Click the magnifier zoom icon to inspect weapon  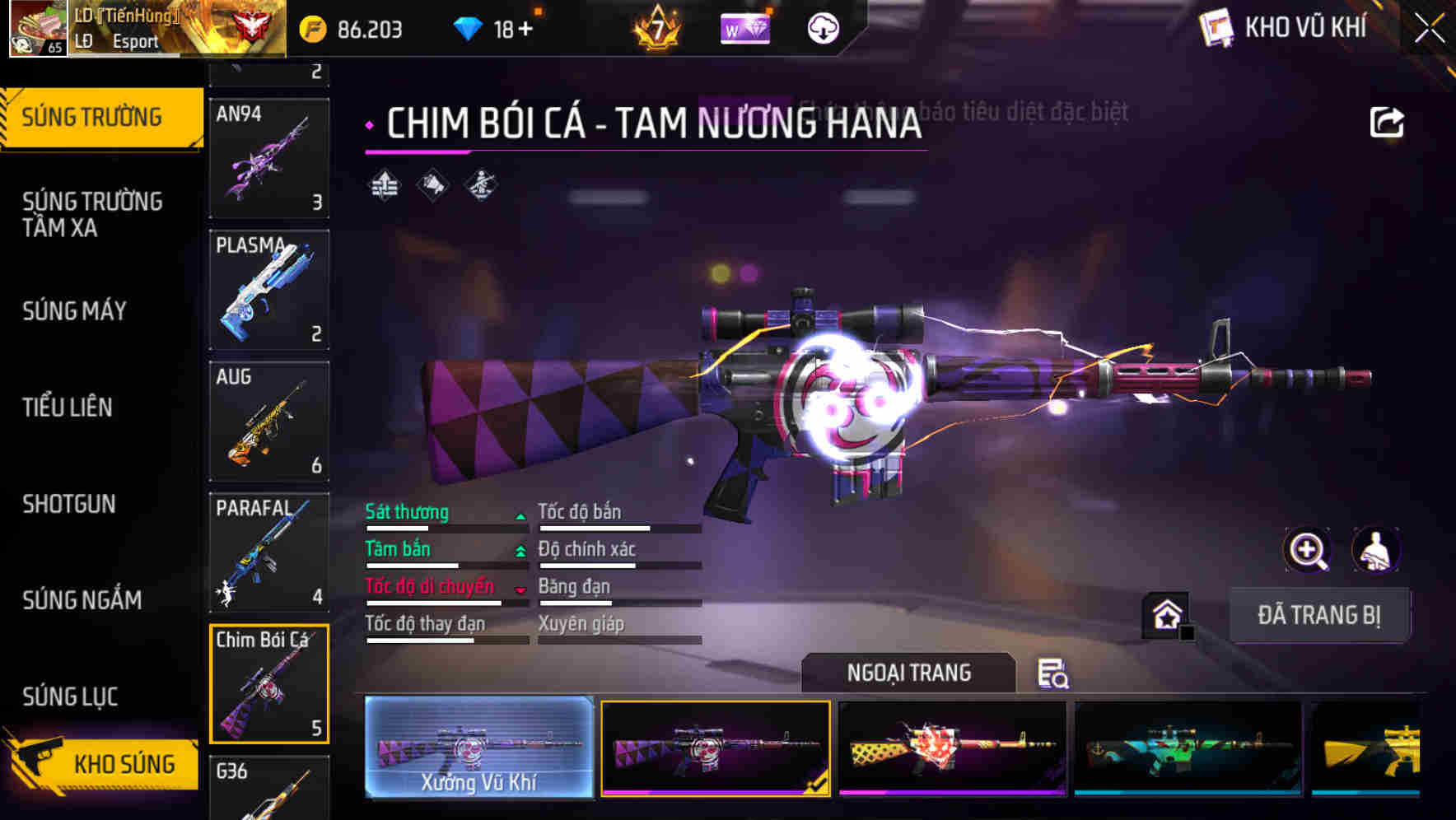click(x=1307, y=550)
